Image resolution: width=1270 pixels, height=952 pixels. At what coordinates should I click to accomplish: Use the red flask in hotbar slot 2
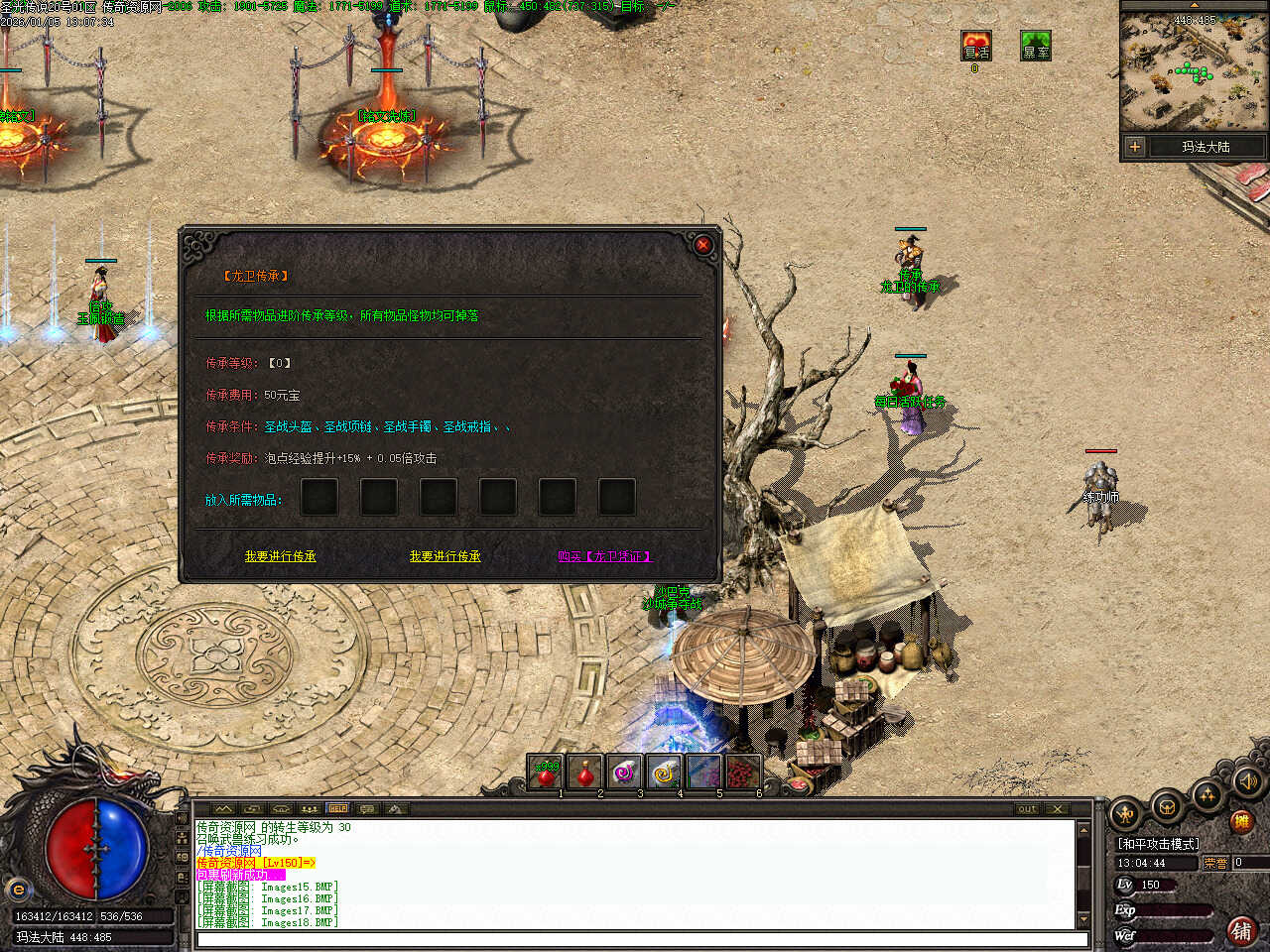[585, 772]
